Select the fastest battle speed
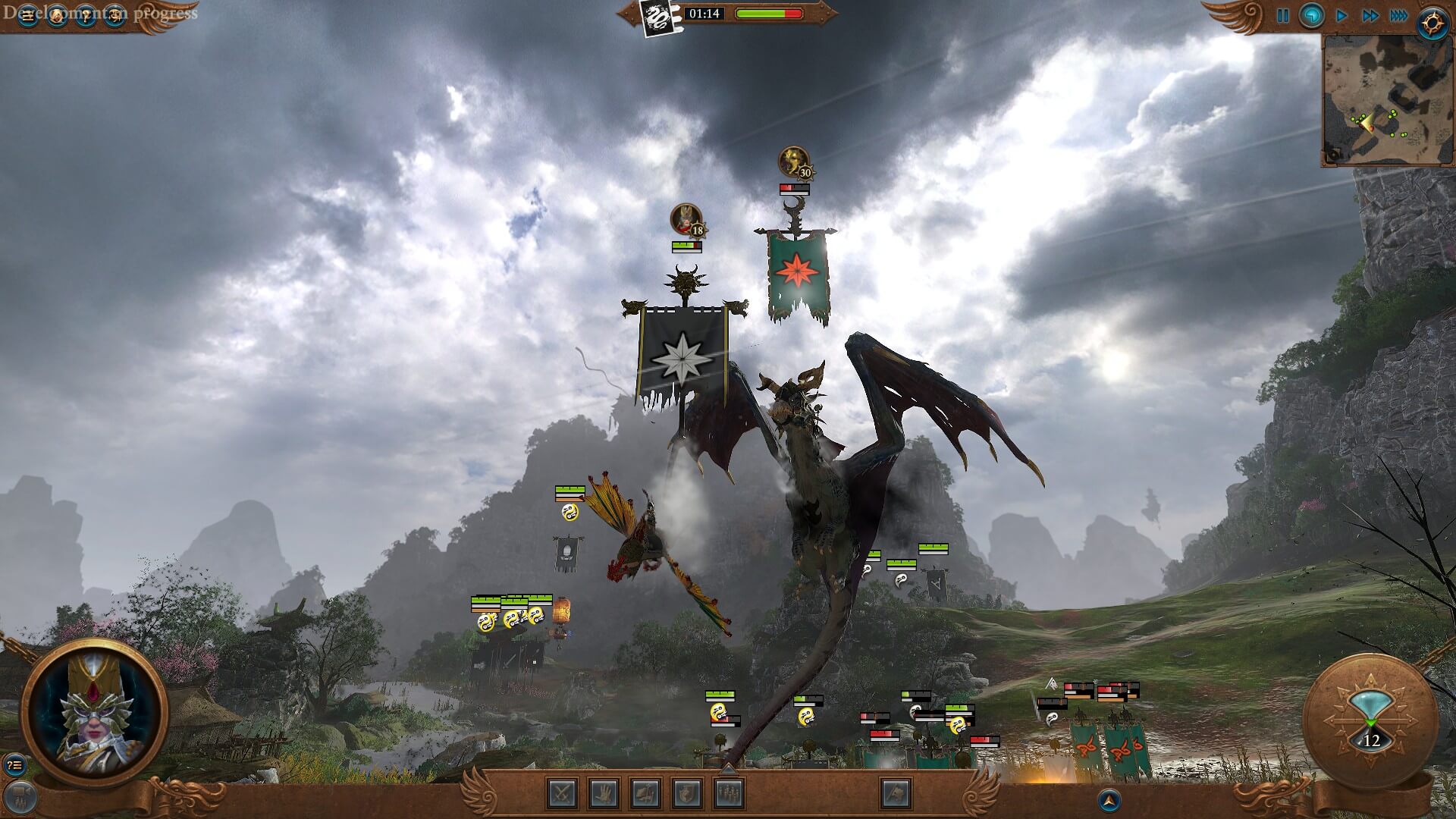The image size is (1456, 819). [x=1399, y=16]
